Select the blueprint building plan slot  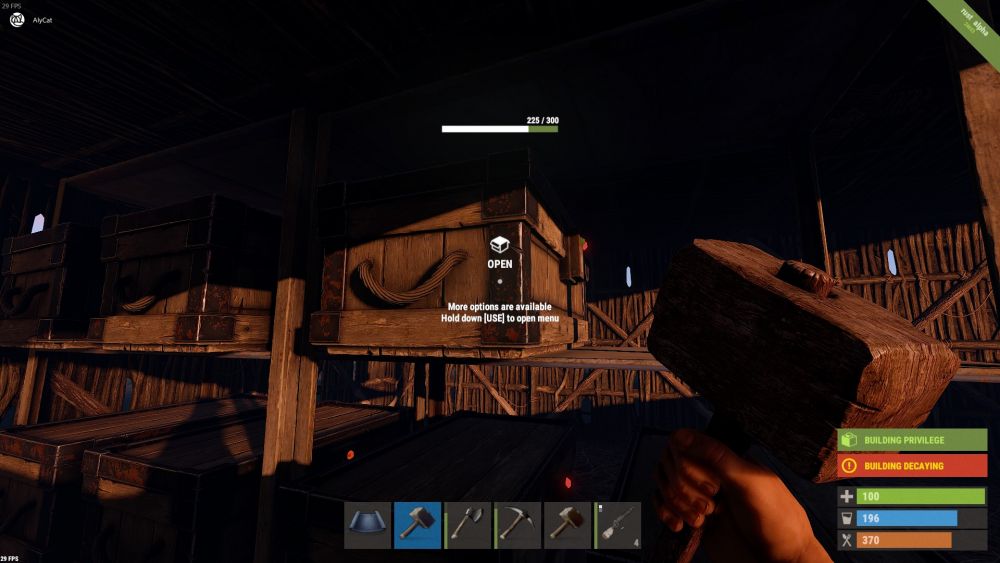367,525
